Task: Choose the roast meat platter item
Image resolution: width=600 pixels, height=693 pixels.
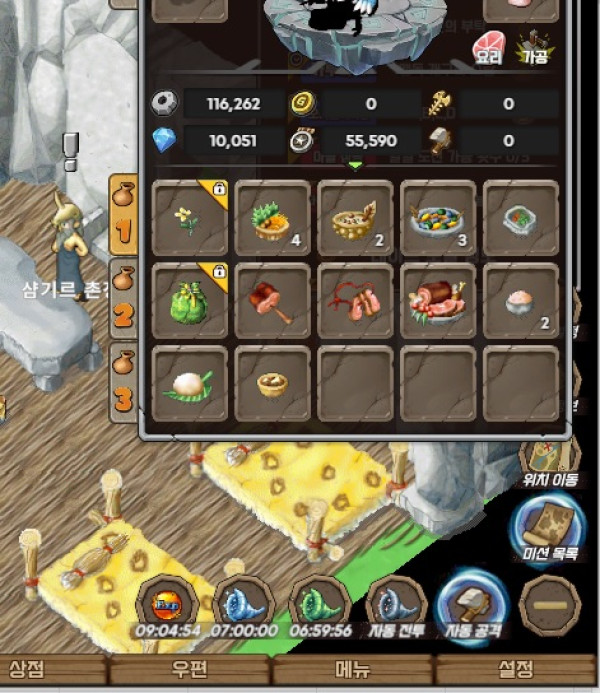Action: pyautogui.click(x=439, y=301)
